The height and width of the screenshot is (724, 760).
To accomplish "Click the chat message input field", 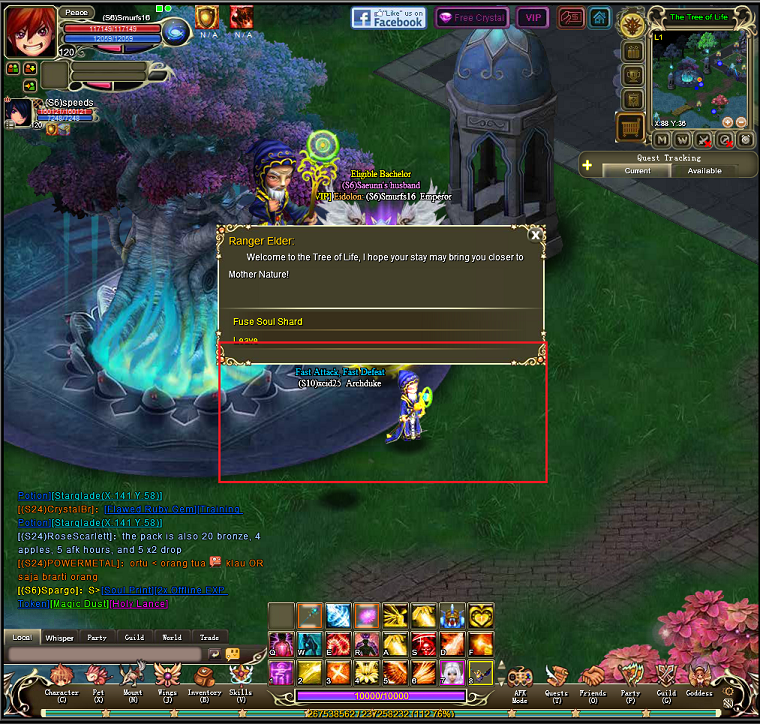I will [x=105, y=654].
